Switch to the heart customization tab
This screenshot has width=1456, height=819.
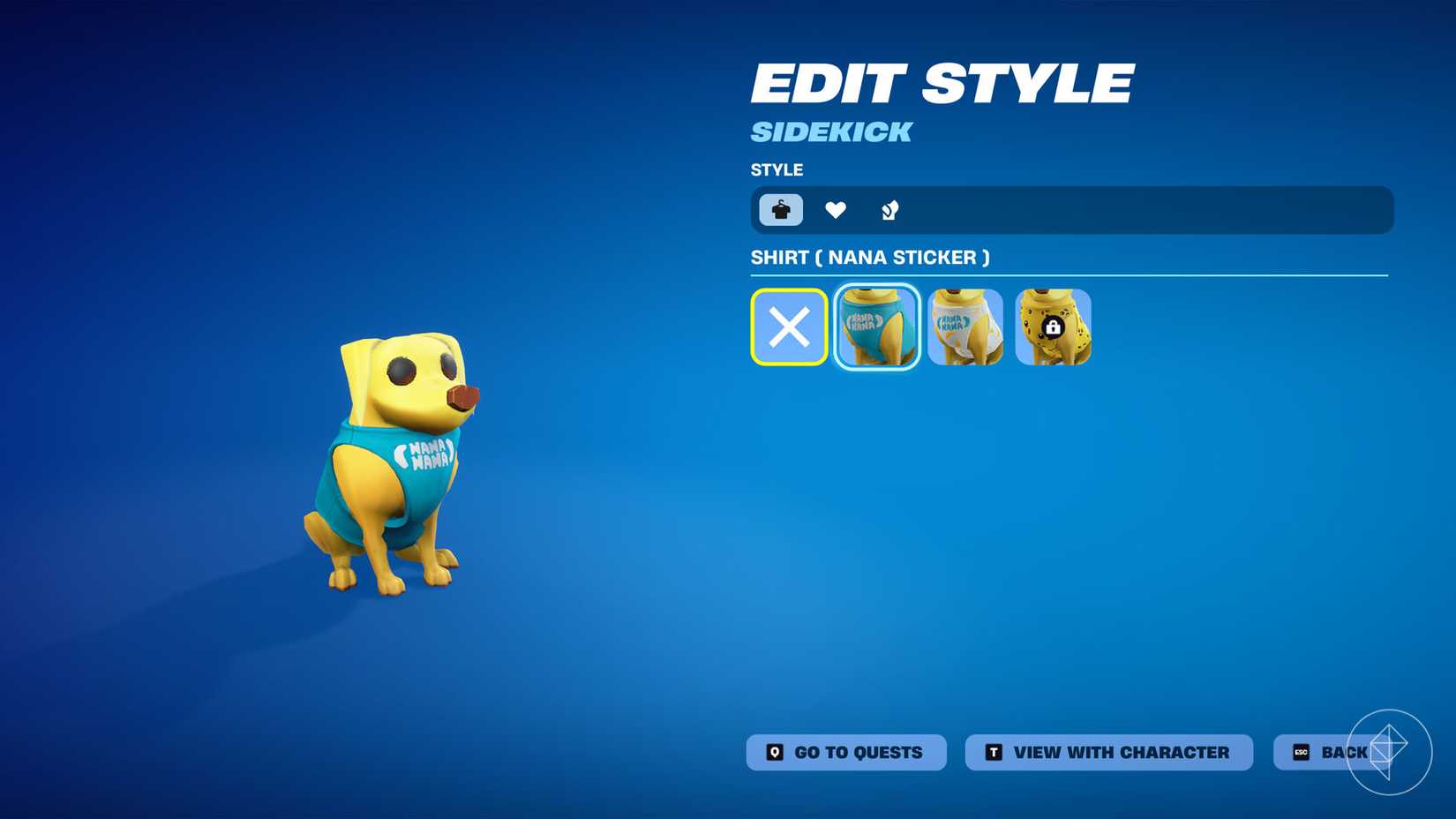point(835,209)
